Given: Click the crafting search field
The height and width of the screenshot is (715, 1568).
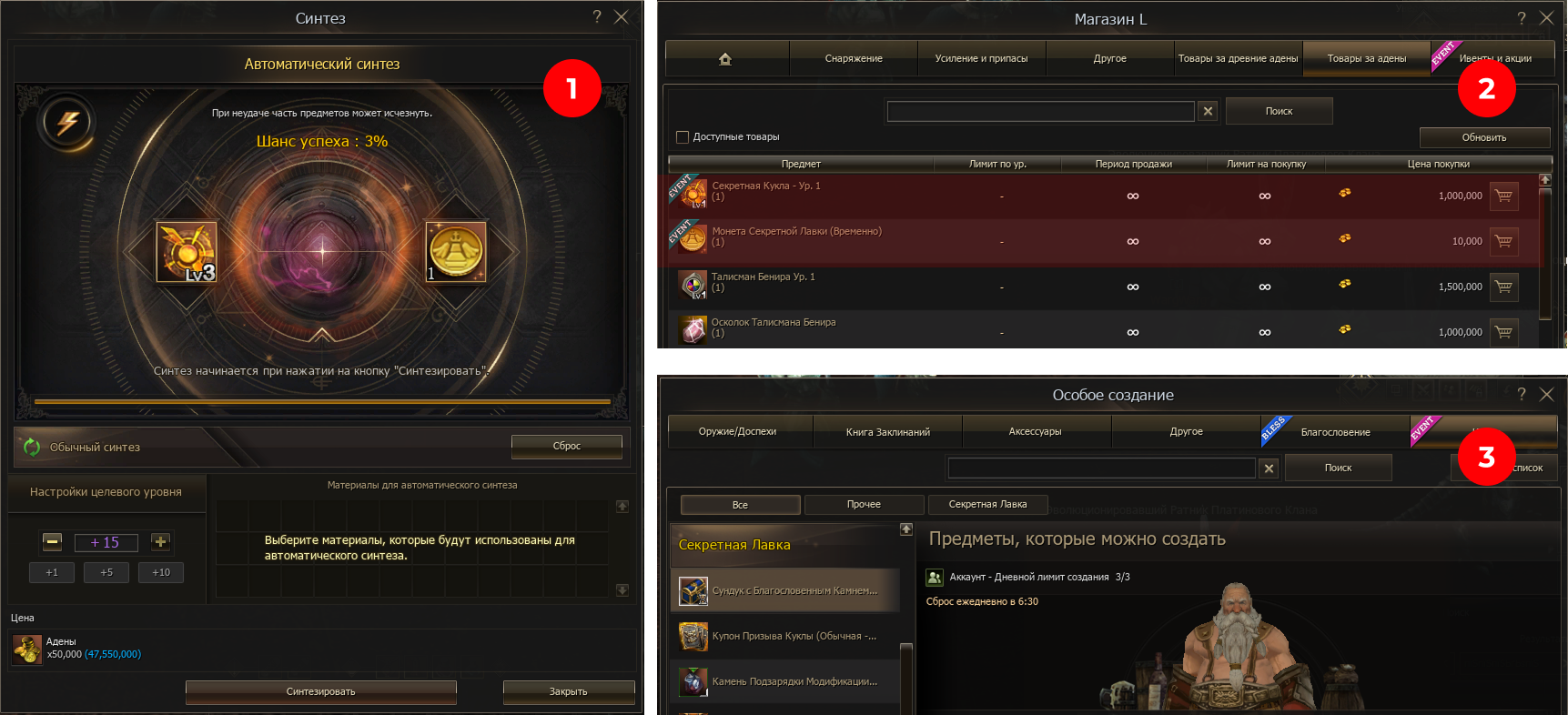Looking at the screenshot, I should tap(1101, 468).
